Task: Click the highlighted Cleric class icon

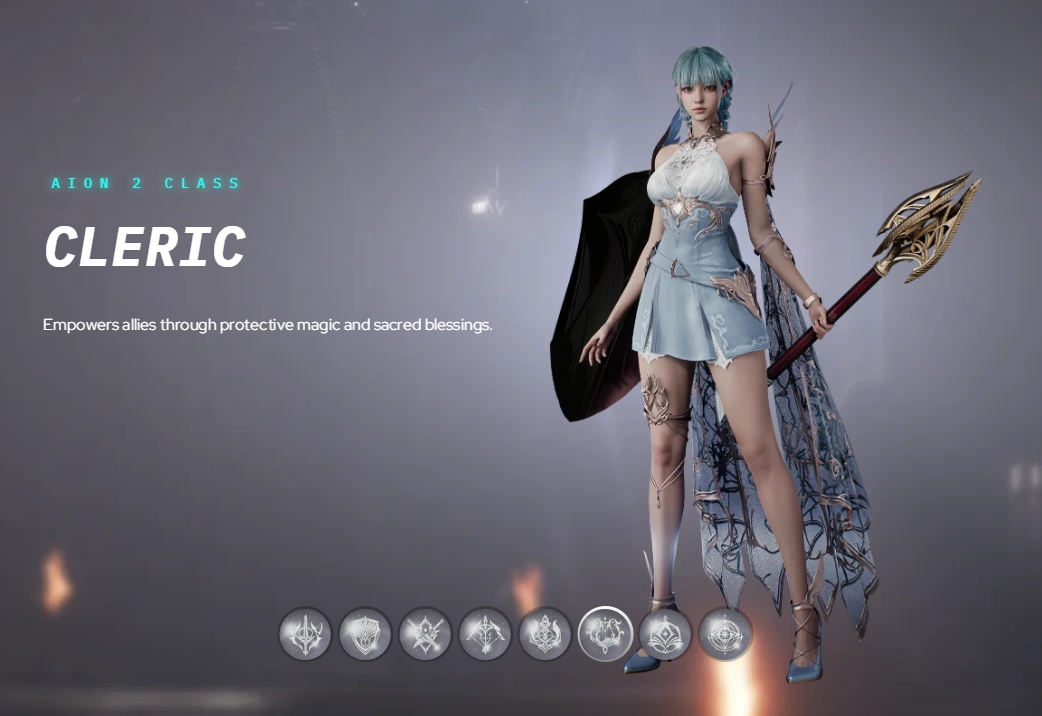Action: (605, 634)
